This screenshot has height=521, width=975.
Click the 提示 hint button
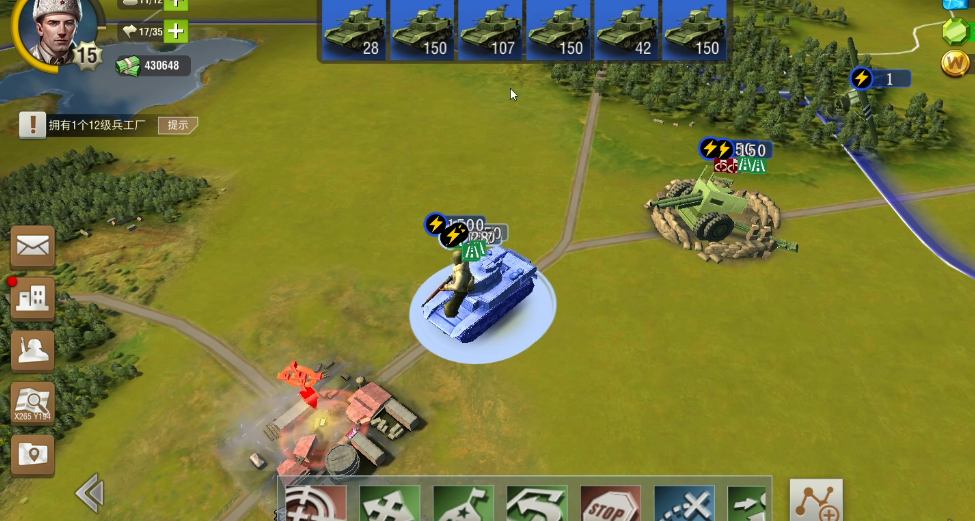click(178, 125)
